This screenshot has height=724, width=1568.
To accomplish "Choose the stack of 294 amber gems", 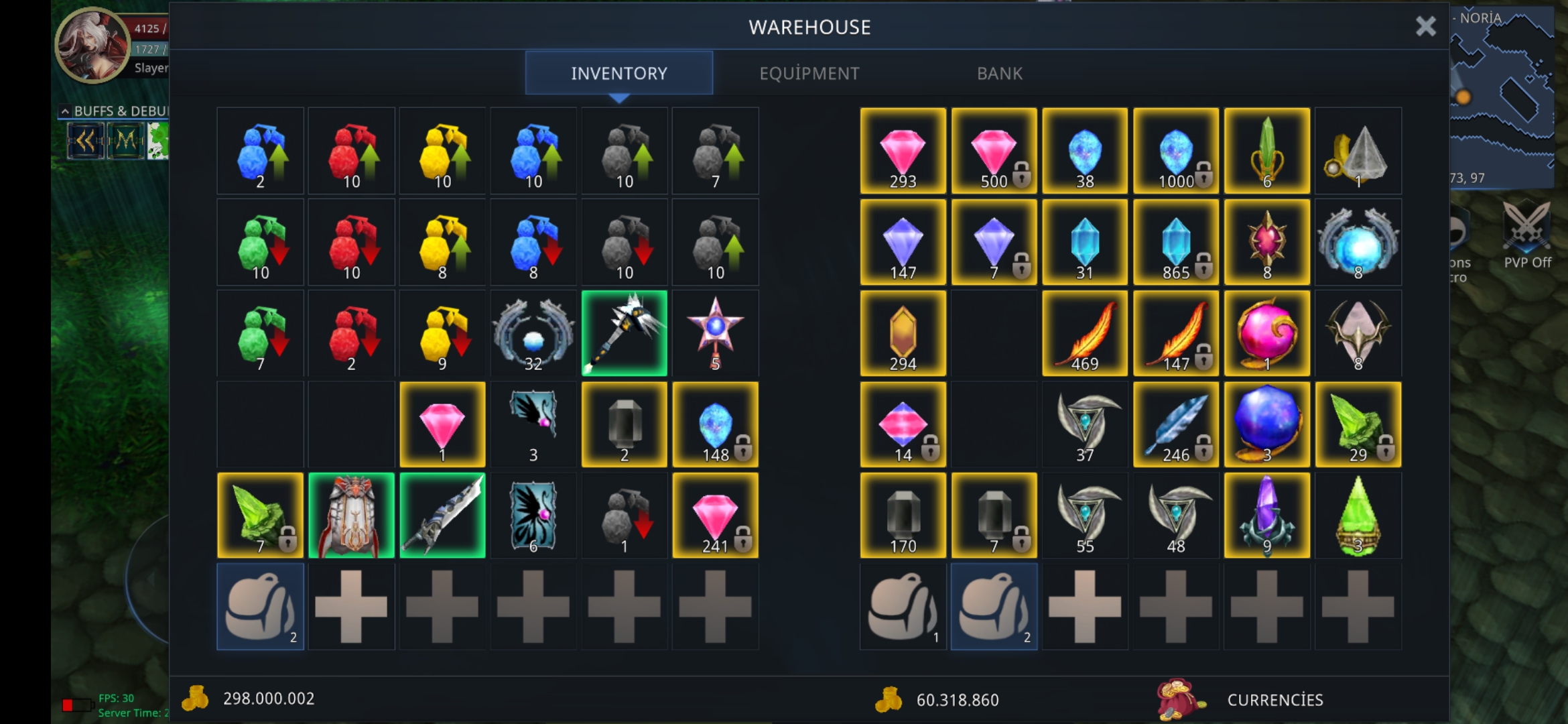I will (x=903, y=333).
